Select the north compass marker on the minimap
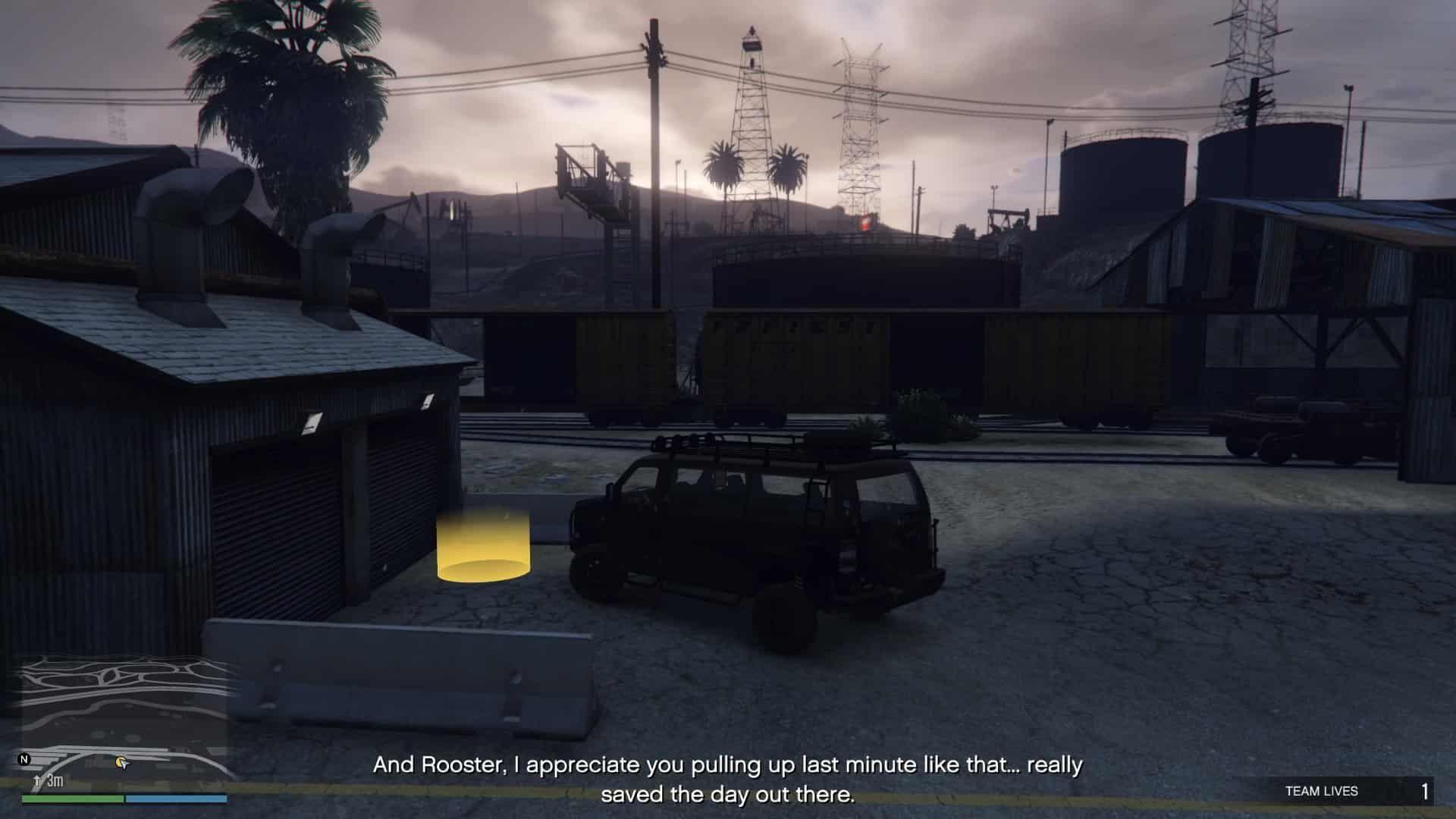The image size is (1456, 819). pos(24,759)
